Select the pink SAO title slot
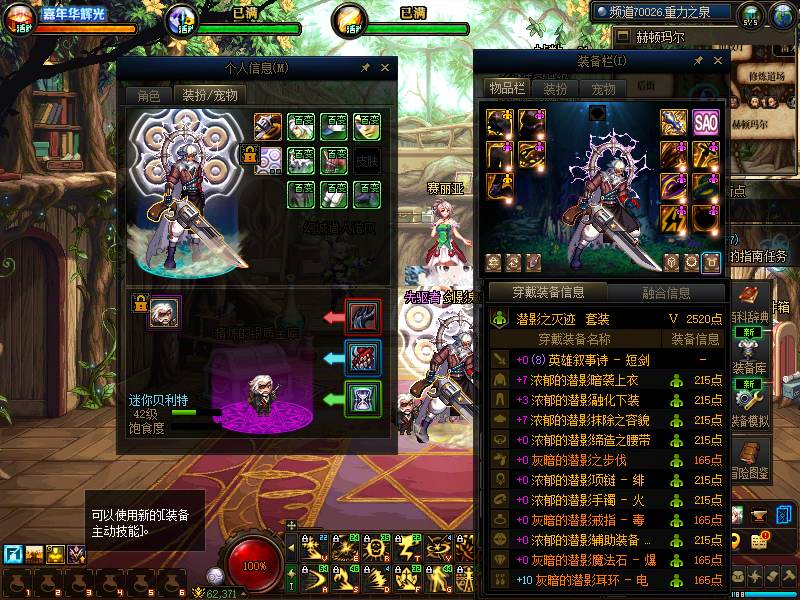This screenshot has width=800, height=600. [x=706, y=123]
